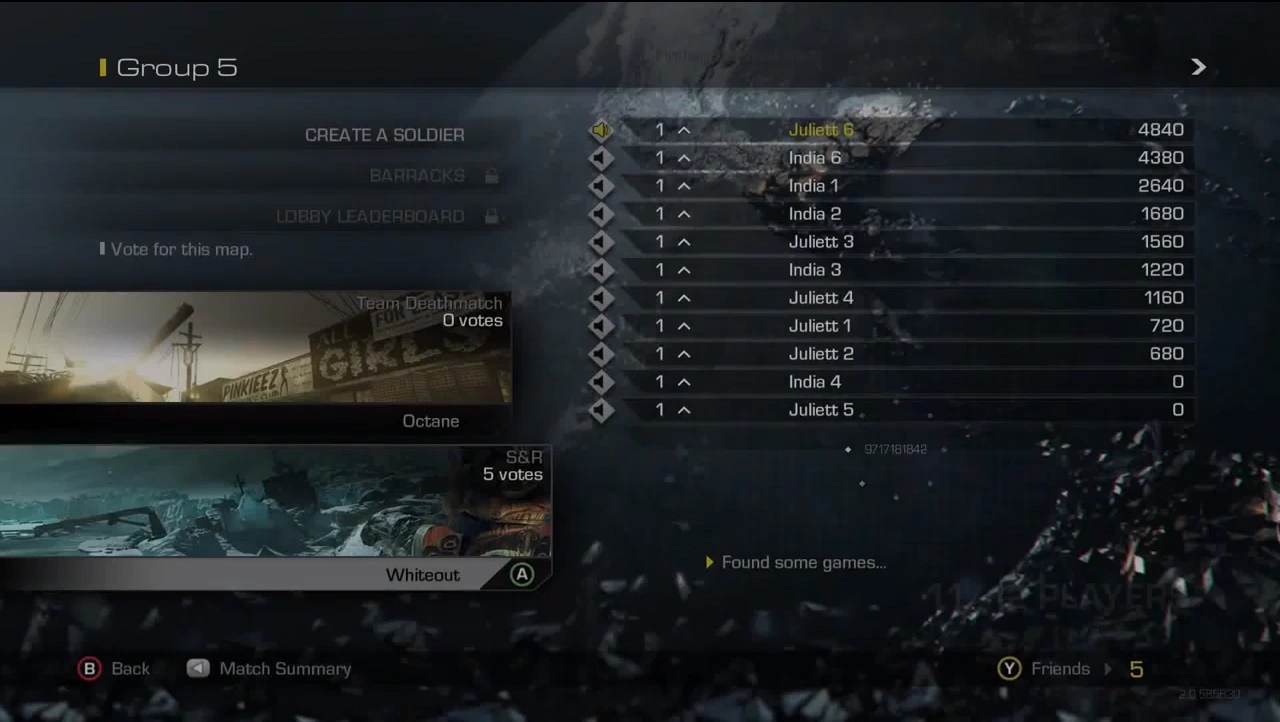Click the Back button

130,668
